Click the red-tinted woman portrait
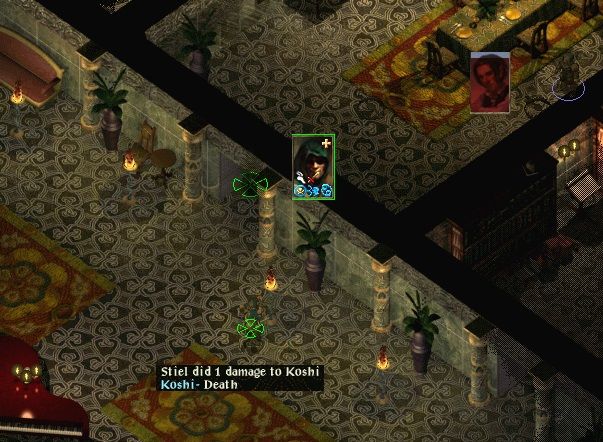 pos(490,82)
